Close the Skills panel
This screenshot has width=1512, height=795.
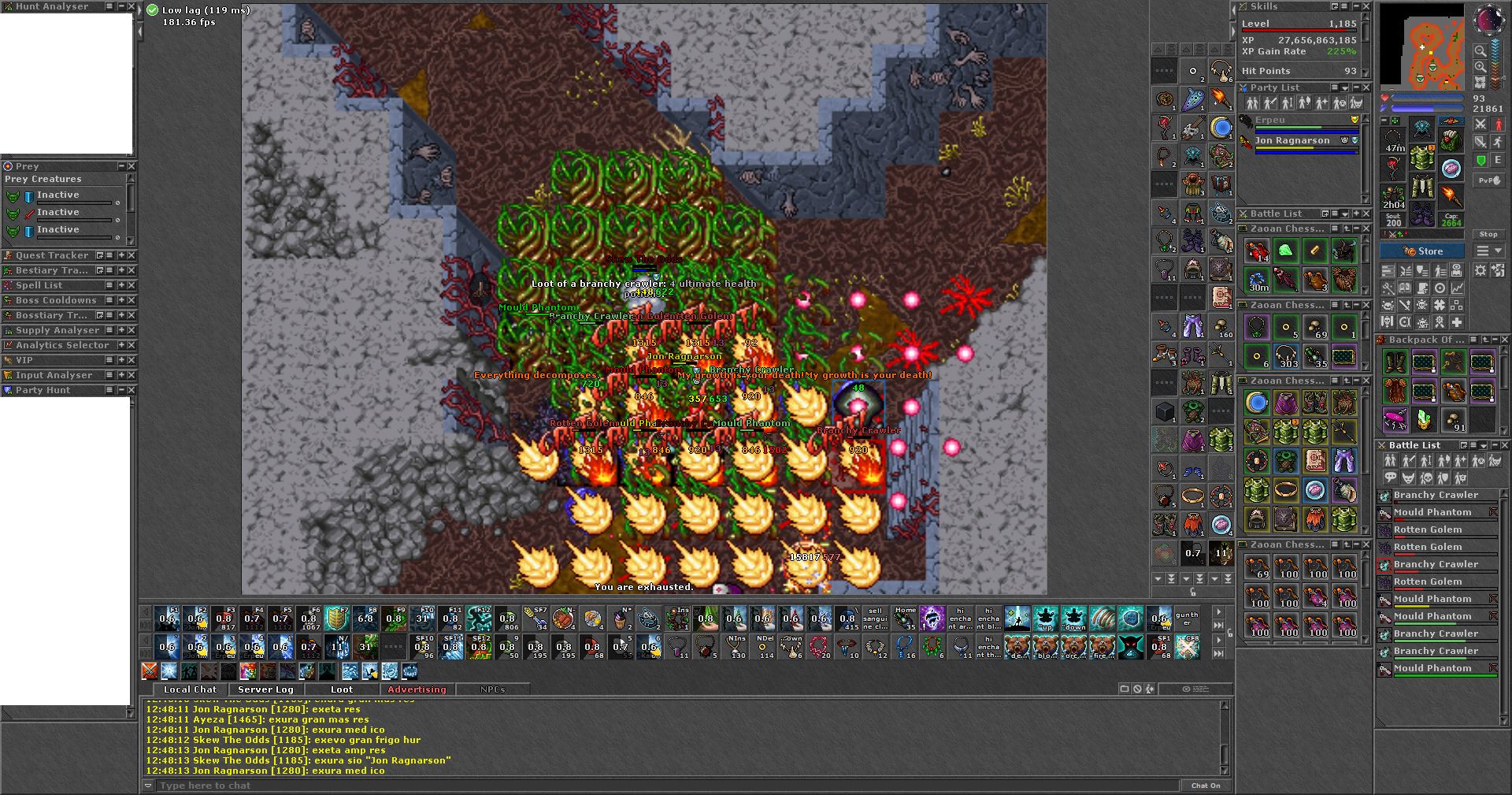pyautogui.click(x=1366, y=6)
